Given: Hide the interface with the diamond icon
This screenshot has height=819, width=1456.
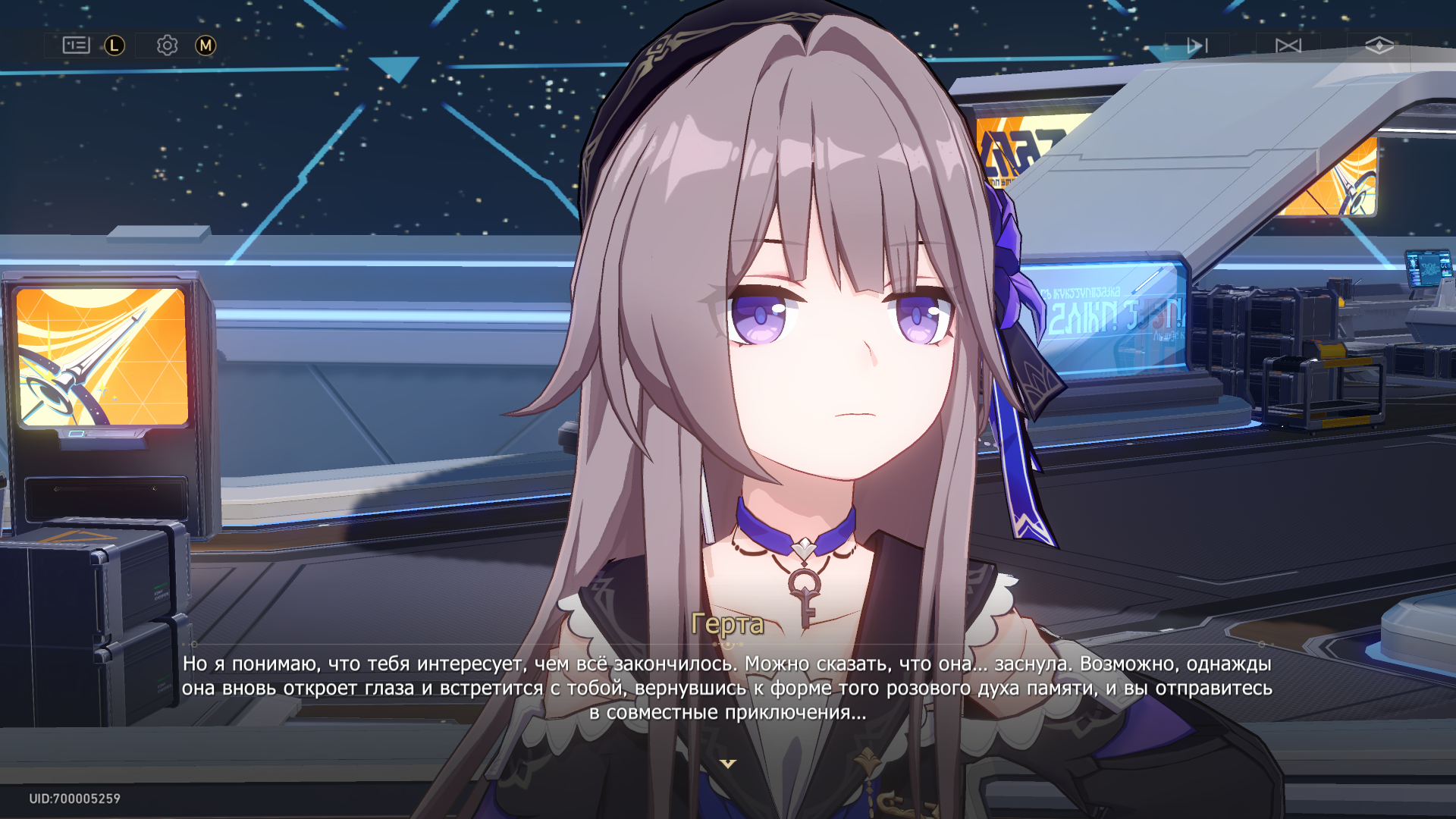Looking at the screenshot, I should 1379,45.
